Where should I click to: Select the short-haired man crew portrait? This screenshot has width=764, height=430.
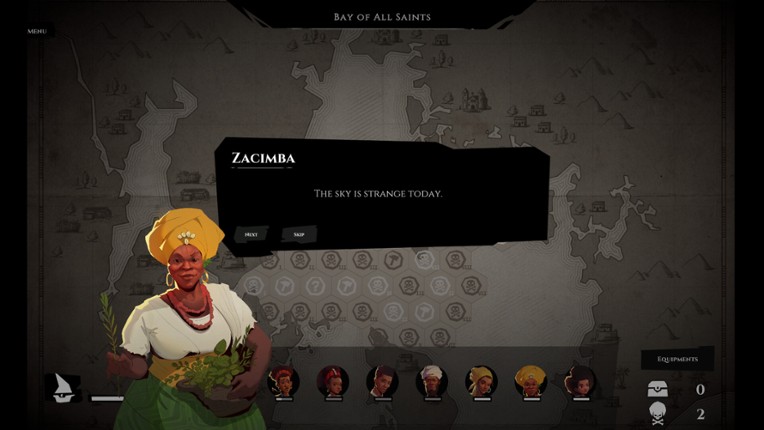382,380
